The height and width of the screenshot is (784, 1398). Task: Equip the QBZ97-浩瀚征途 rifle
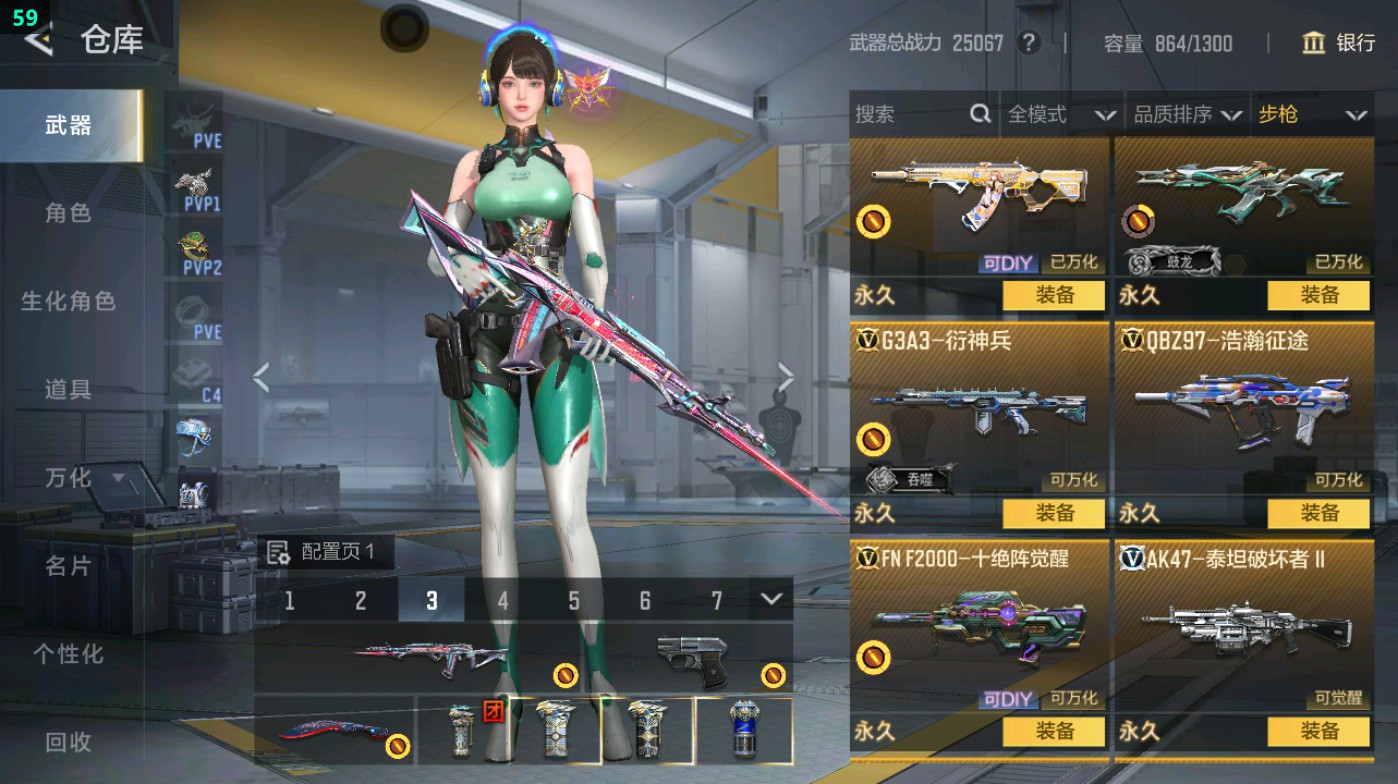pyautogui.click(x=1318, y=513)
